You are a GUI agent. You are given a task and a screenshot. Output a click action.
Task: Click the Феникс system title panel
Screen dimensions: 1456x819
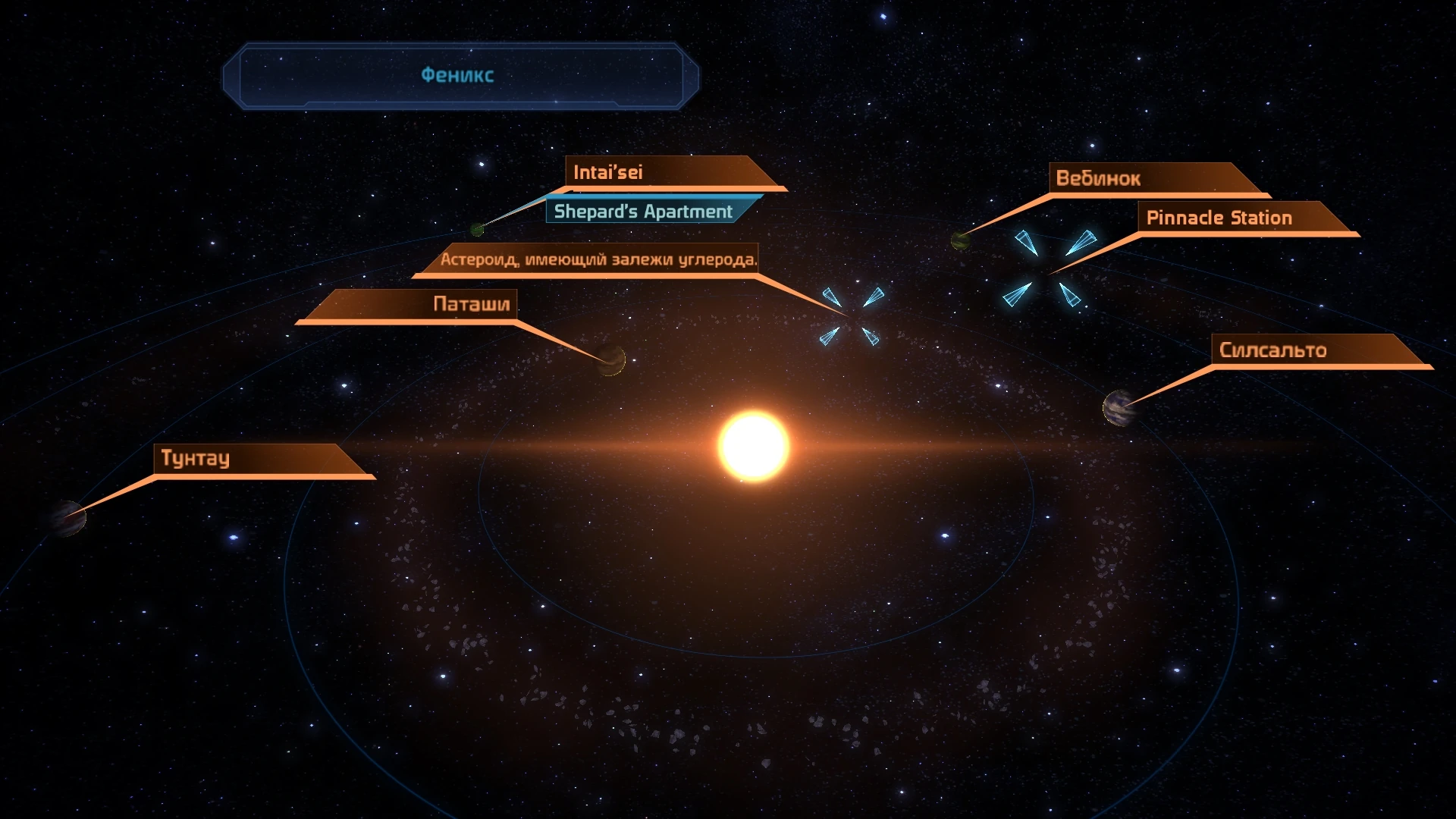458,75
